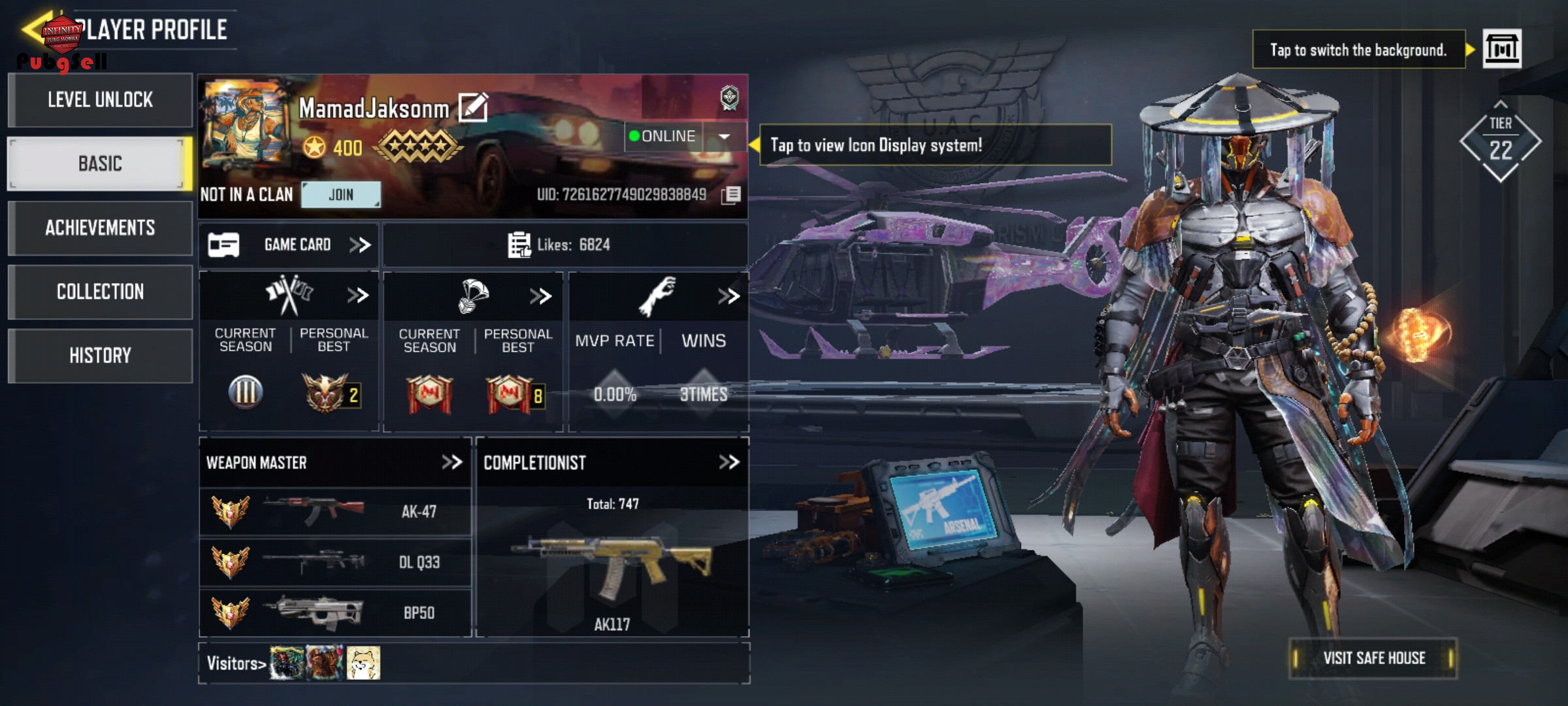Copy the player UID
This screenshot has height=706, width=1568.
[x=732, y=195]
